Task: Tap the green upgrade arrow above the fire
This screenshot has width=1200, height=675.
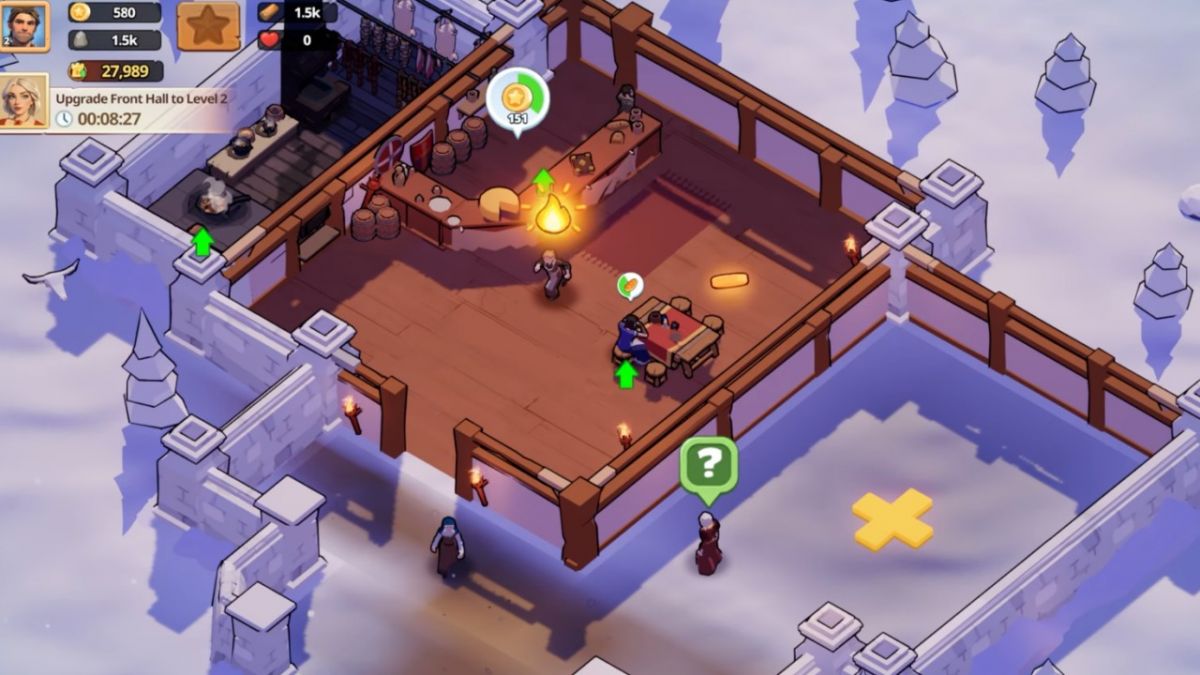Action: tap(543, 180)
